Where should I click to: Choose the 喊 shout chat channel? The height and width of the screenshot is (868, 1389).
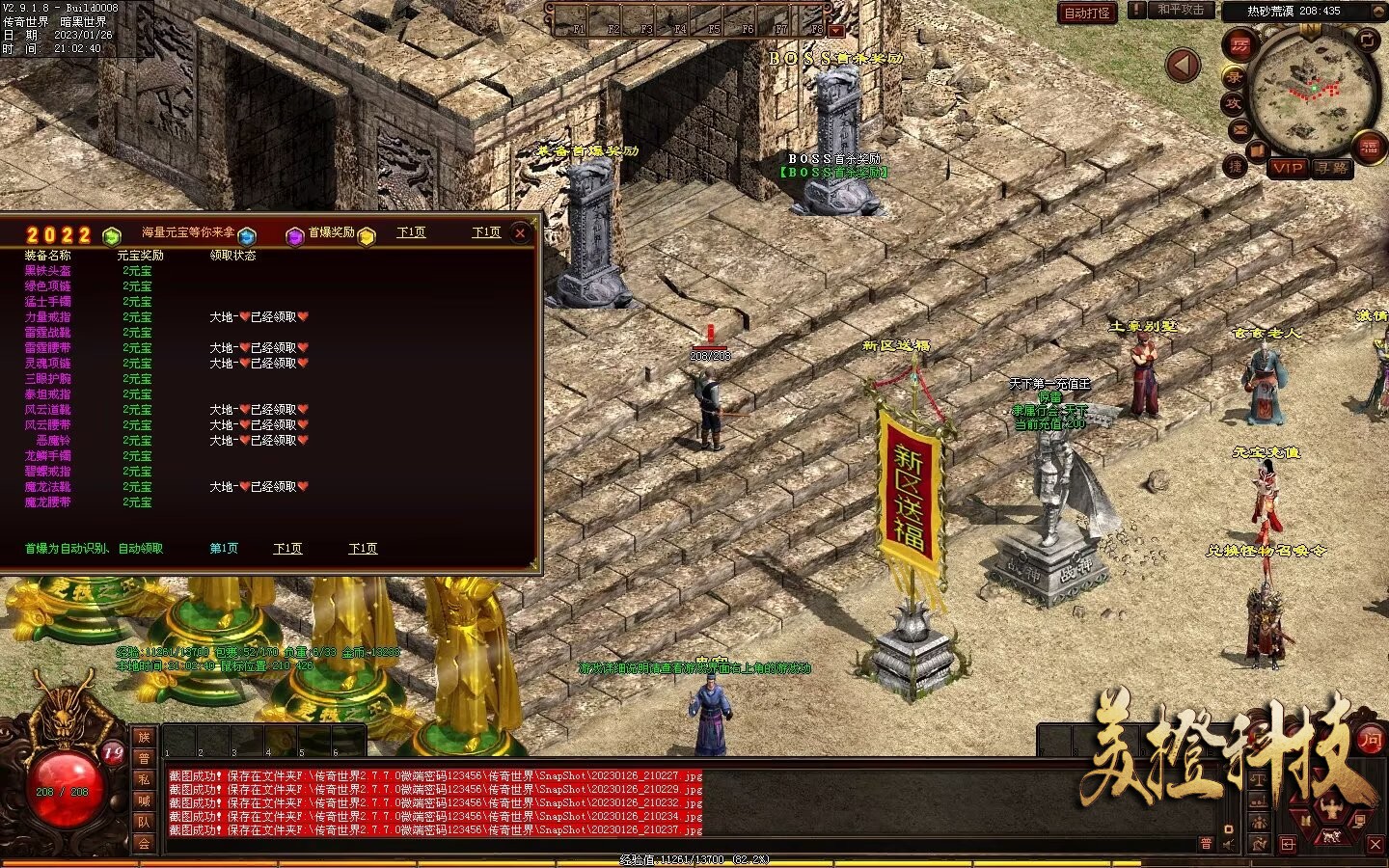(x=144, y=800)
